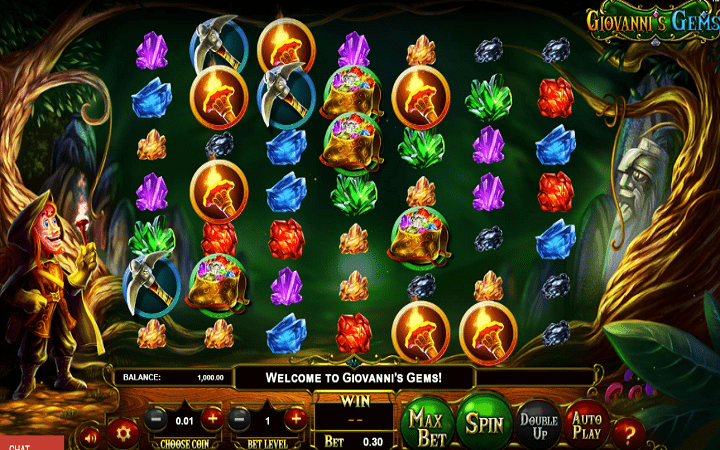Toggle the sound speaker icon

coord(91,436)
